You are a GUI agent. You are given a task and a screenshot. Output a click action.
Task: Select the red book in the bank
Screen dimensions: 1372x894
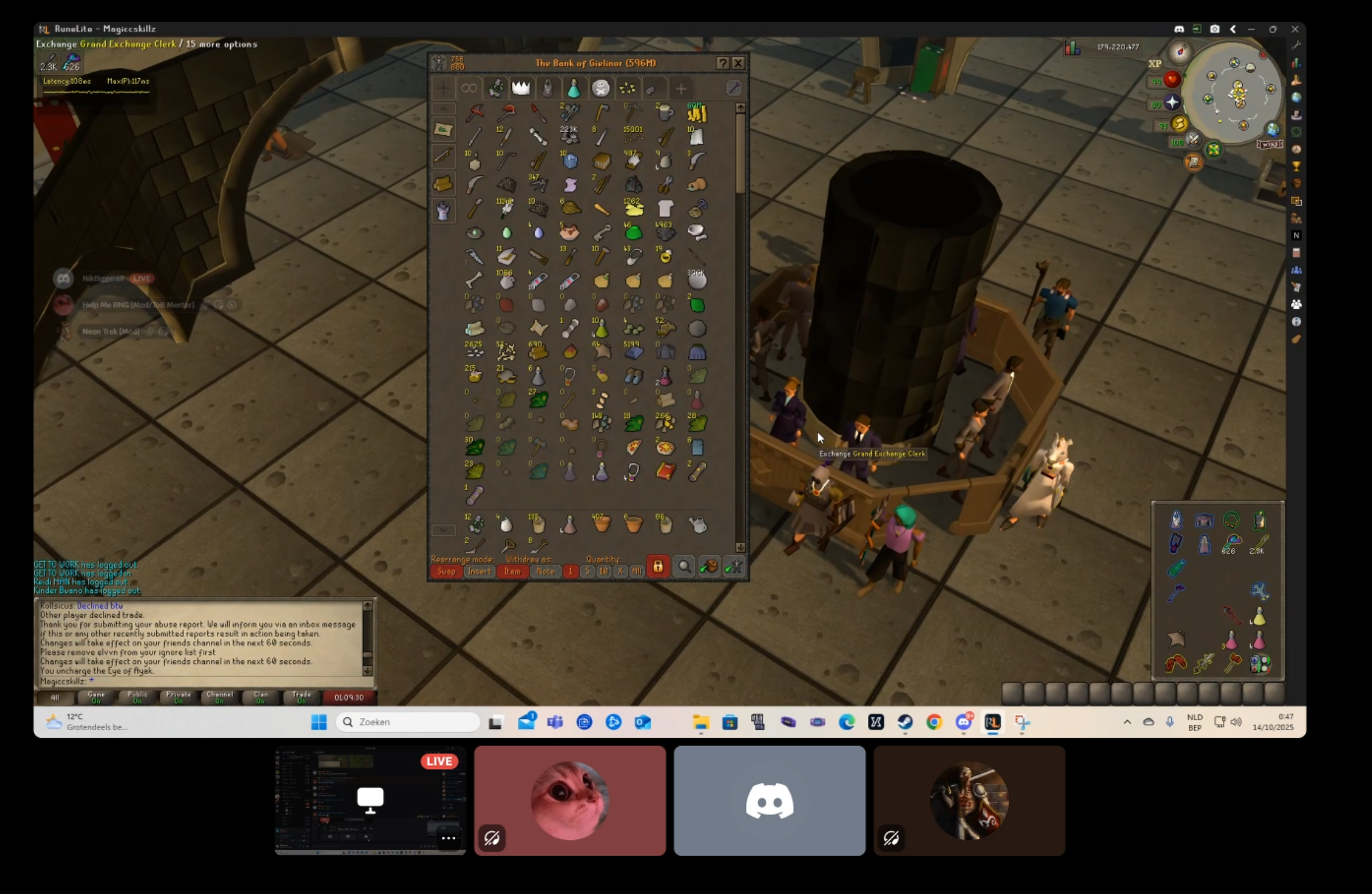point(665,472)
